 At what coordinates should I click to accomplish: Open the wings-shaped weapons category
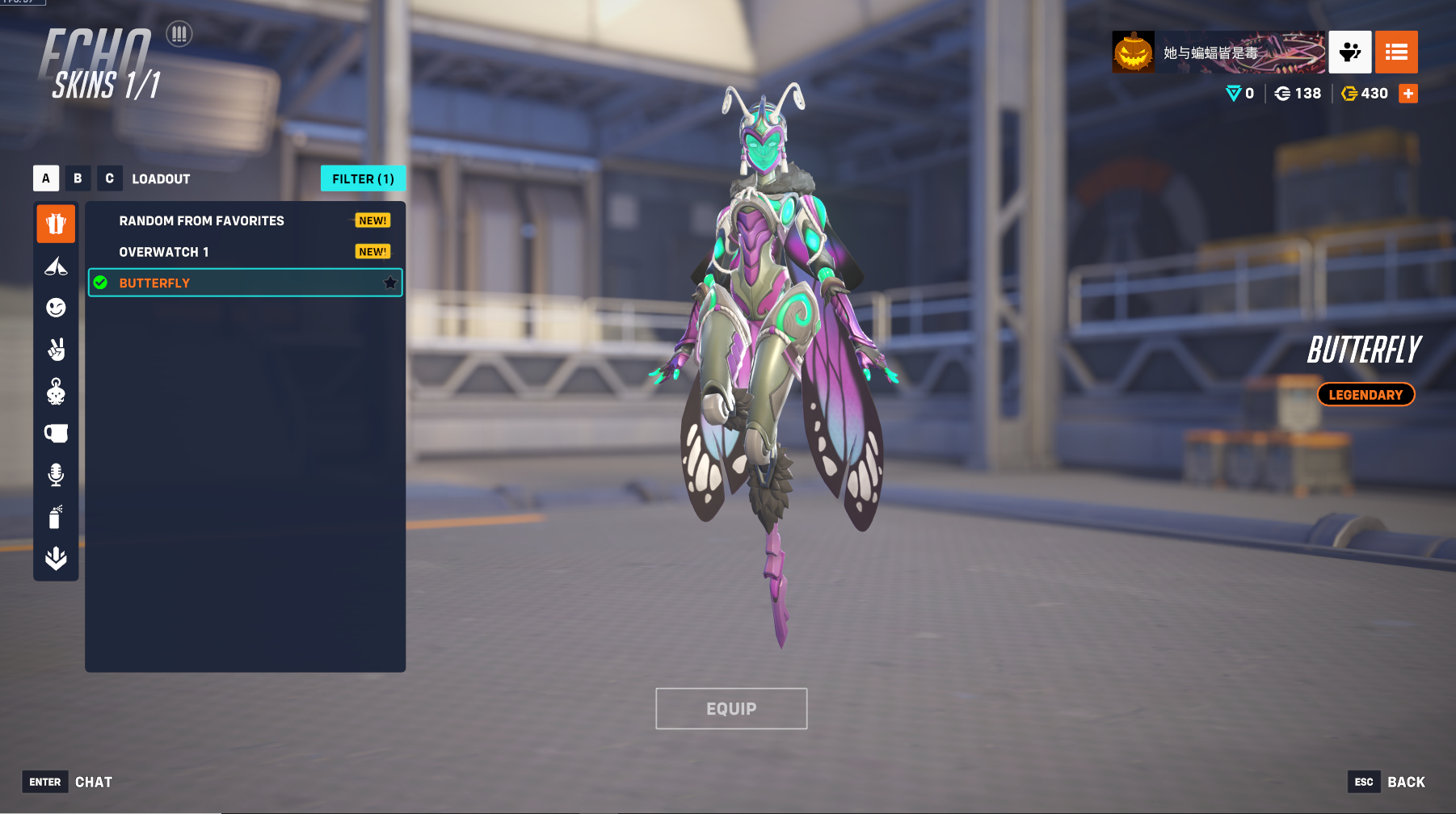click(56, 266)
